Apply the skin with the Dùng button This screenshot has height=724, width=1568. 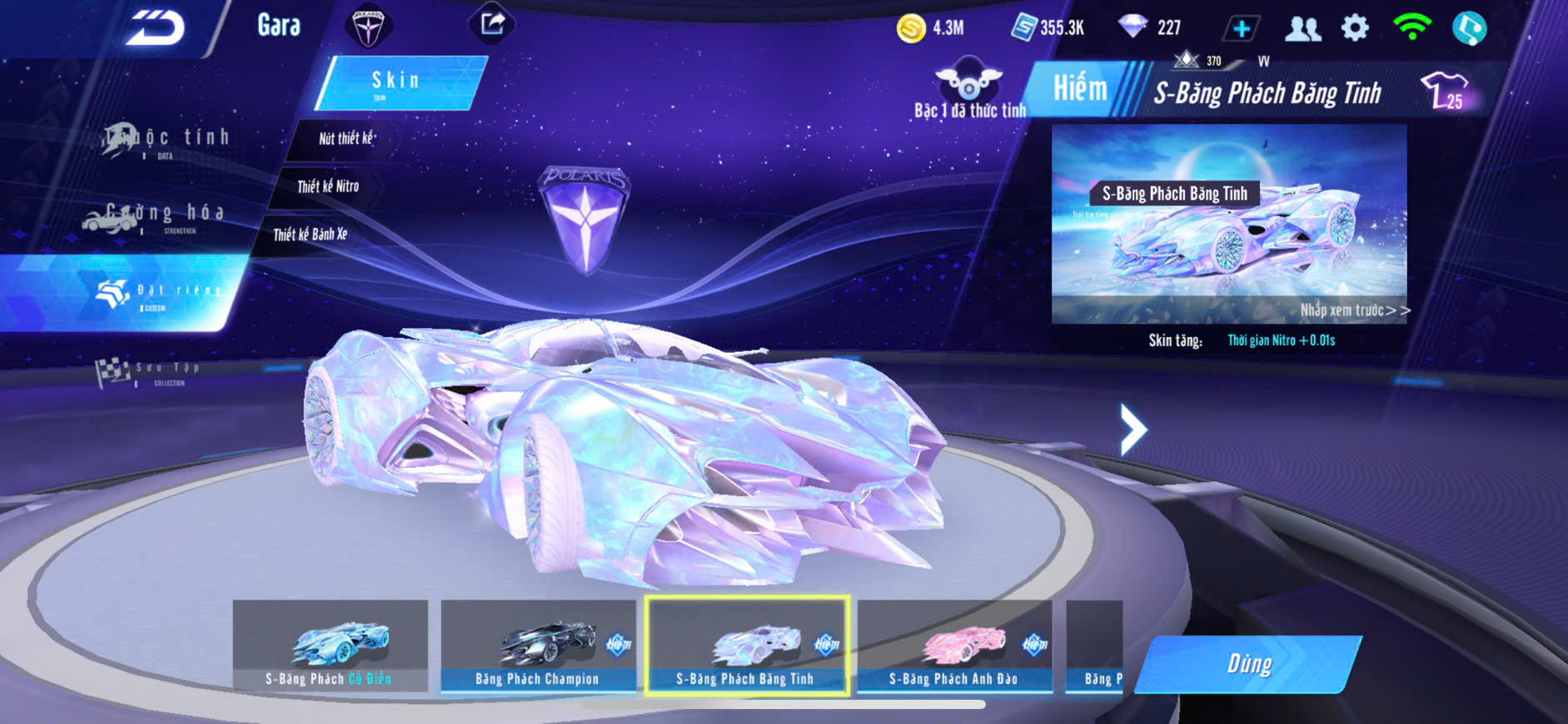point(1248,664)
